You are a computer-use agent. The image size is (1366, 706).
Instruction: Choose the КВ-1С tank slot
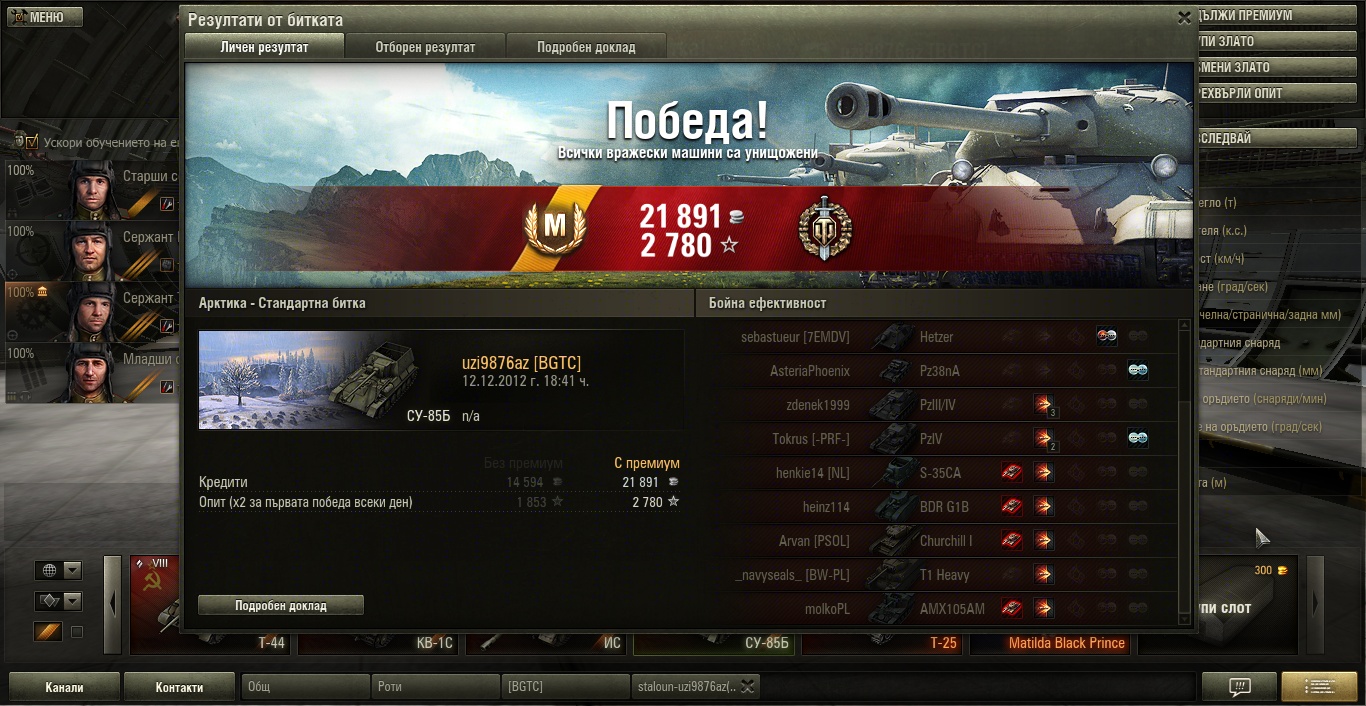point(380,643)
